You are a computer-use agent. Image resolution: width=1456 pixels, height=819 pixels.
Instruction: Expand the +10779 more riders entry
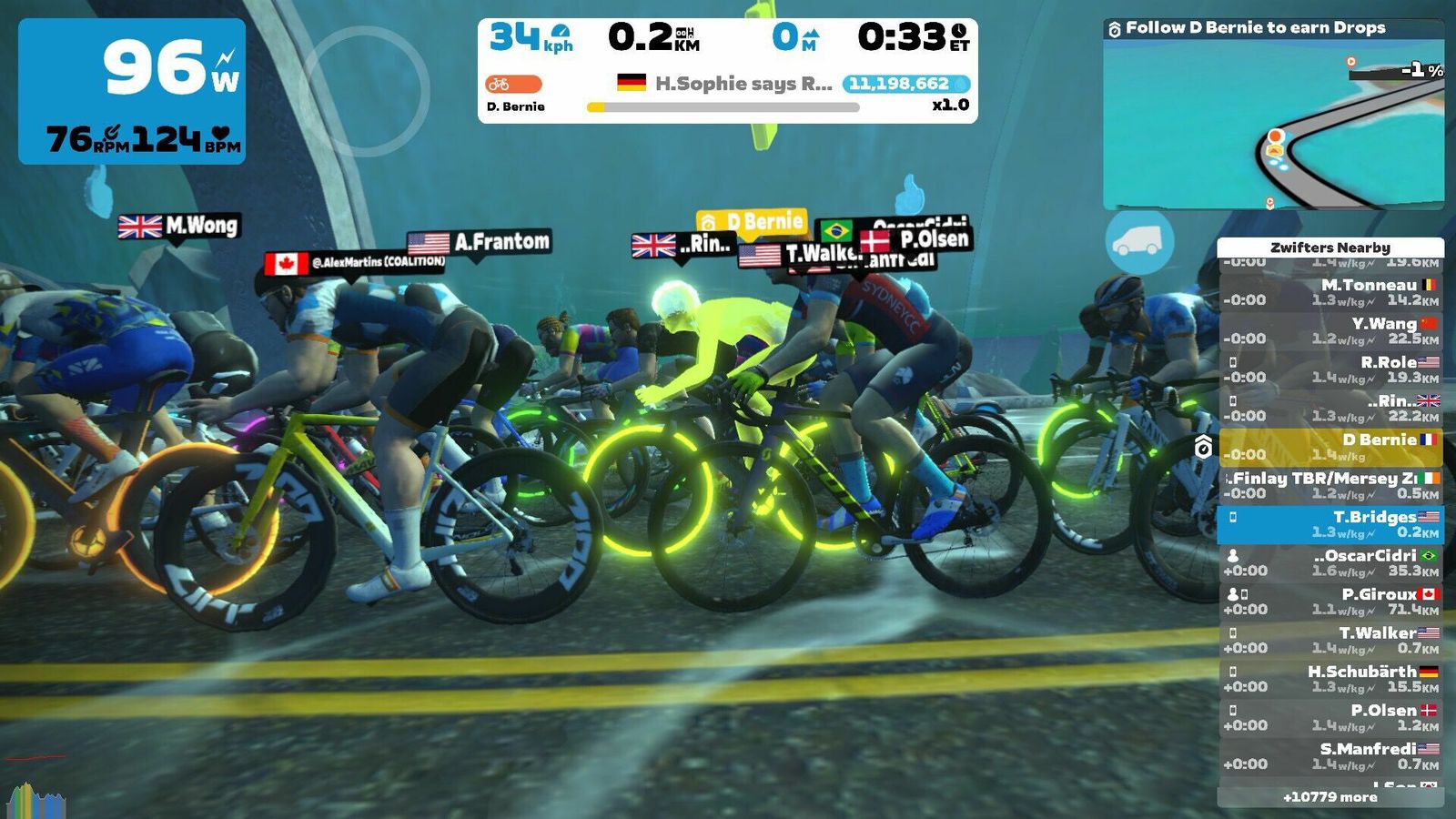pos(1330,797)
